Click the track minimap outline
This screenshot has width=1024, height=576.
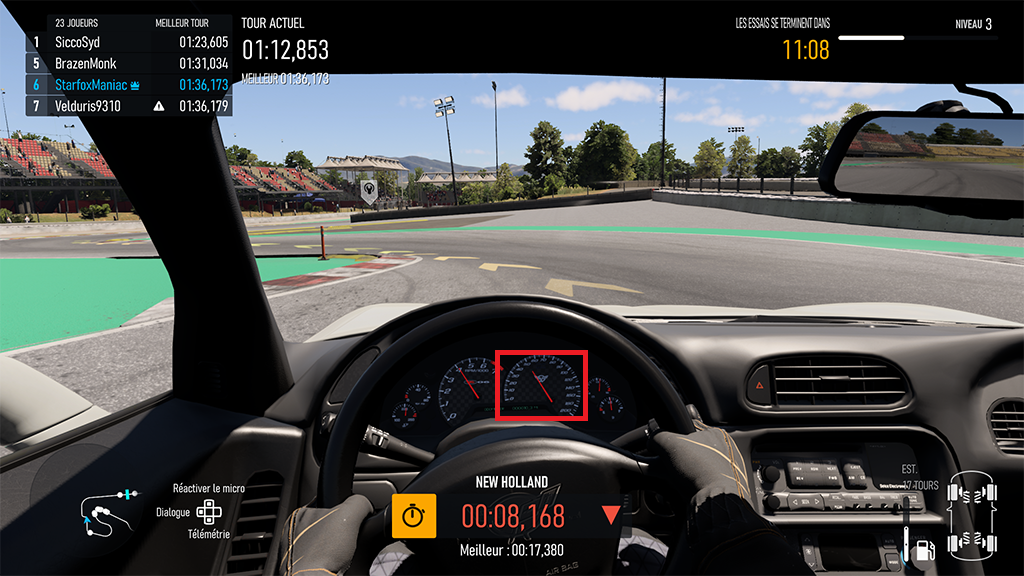pyautogui.click(x=107, y=510)
